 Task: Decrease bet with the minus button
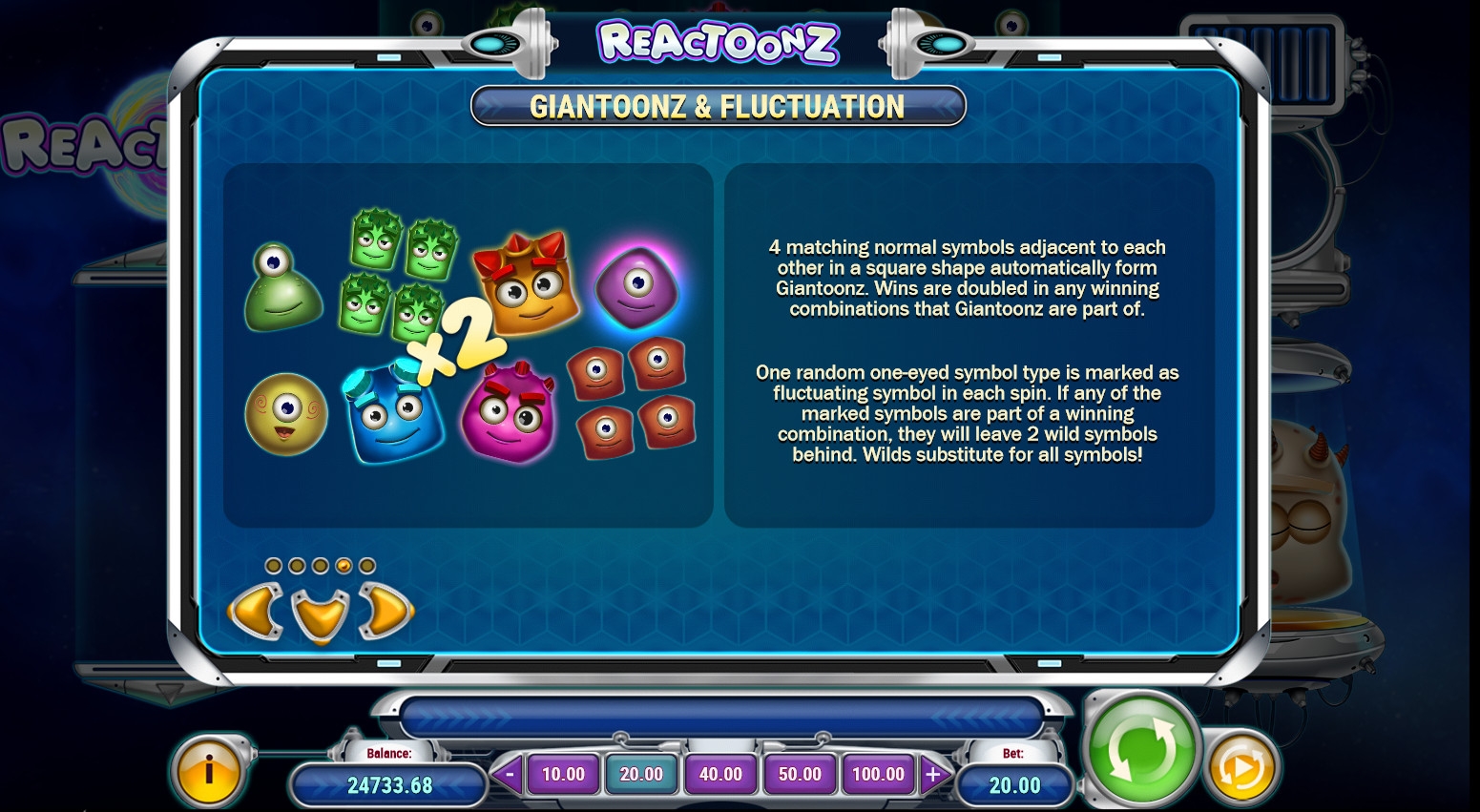click(509, 774)
